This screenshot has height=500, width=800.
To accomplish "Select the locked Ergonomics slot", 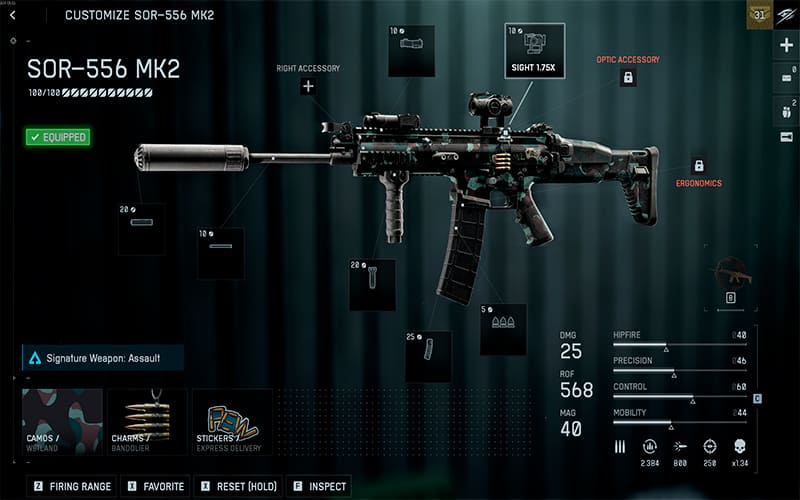I will pos(698,166).
